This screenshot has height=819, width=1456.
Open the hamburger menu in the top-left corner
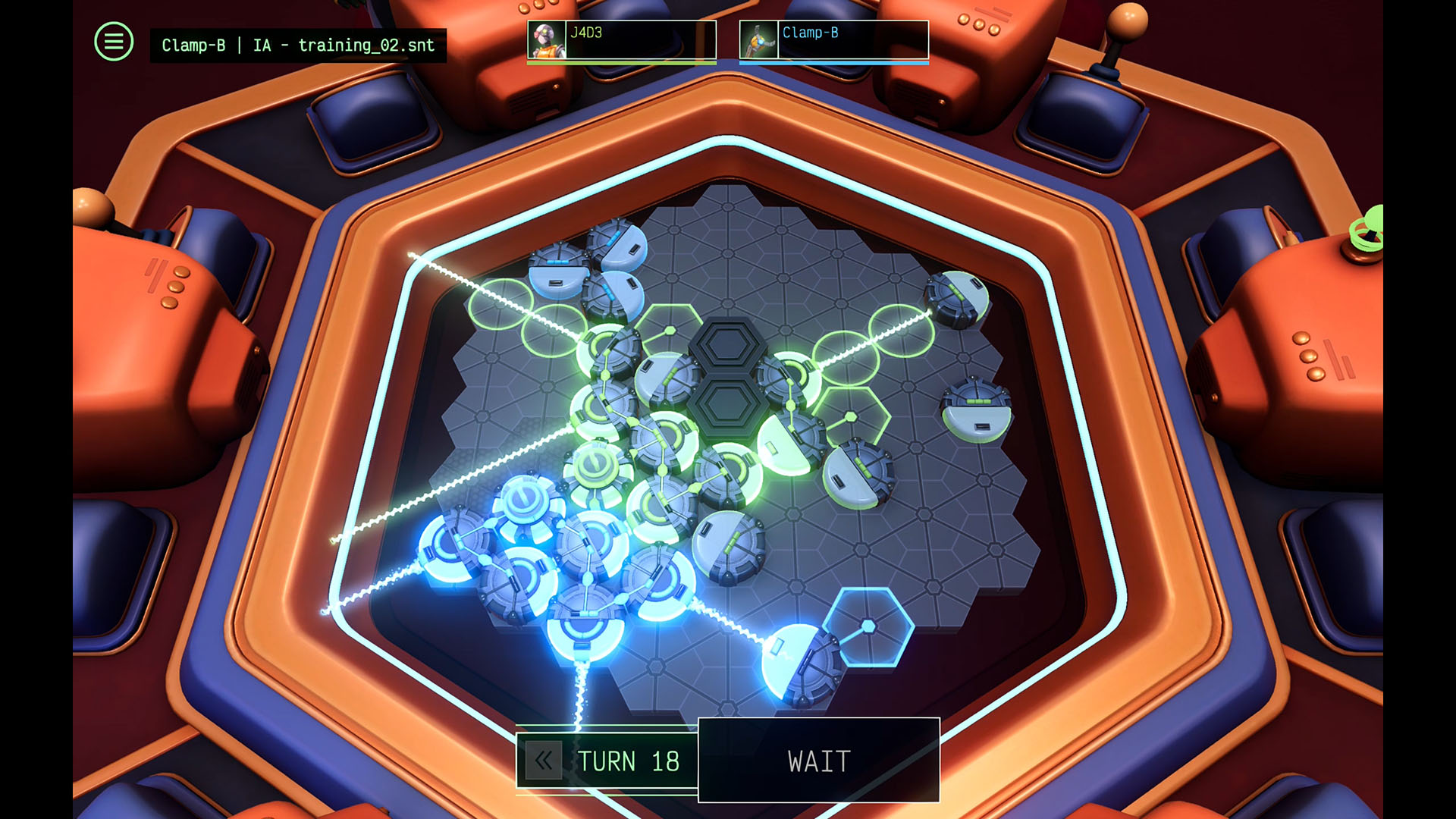click(112, 42)
